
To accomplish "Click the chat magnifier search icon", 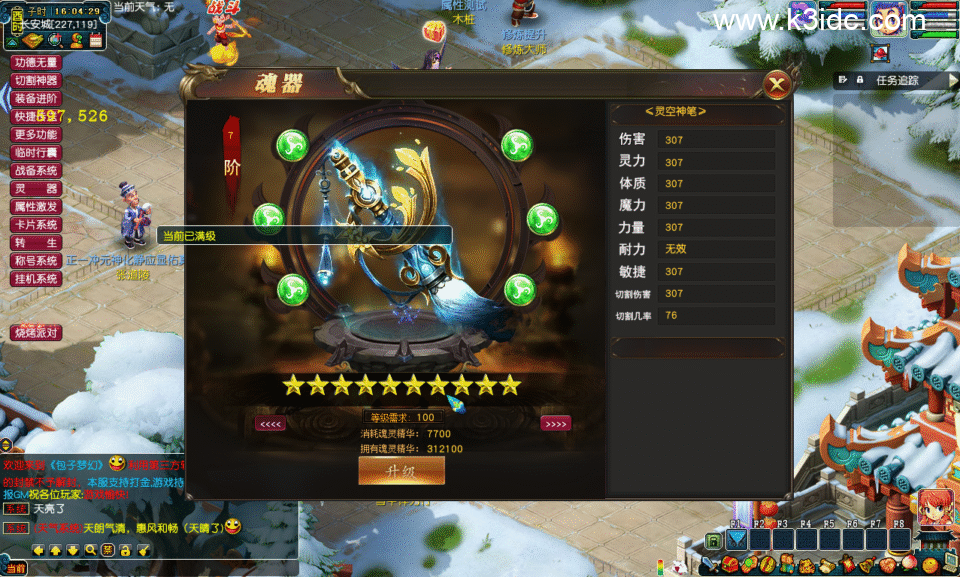I will click(x=91, y=550).
